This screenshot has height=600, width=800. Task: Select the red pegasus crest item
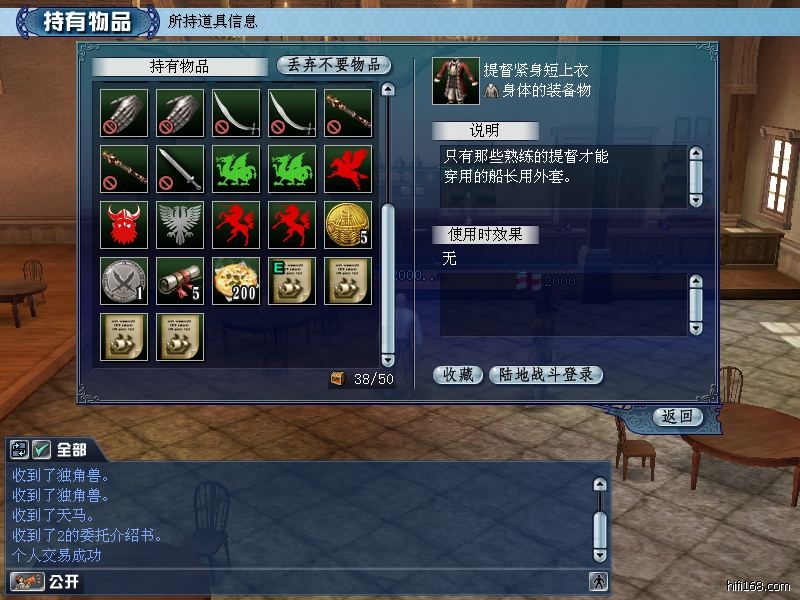(x=348, y=169)
